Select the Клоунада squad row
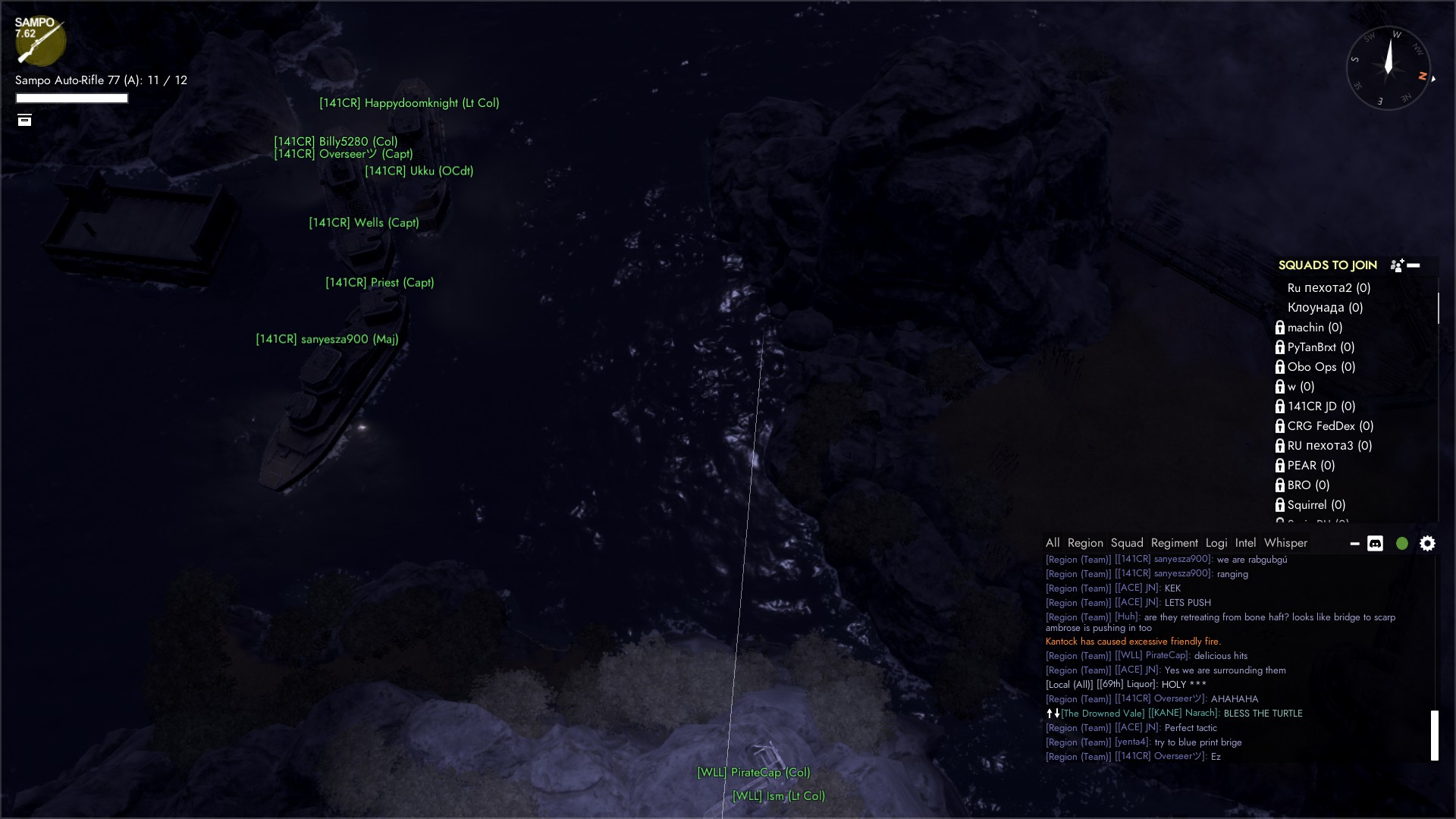This screenshot has width=1456, height=819. coord(1325,308)
